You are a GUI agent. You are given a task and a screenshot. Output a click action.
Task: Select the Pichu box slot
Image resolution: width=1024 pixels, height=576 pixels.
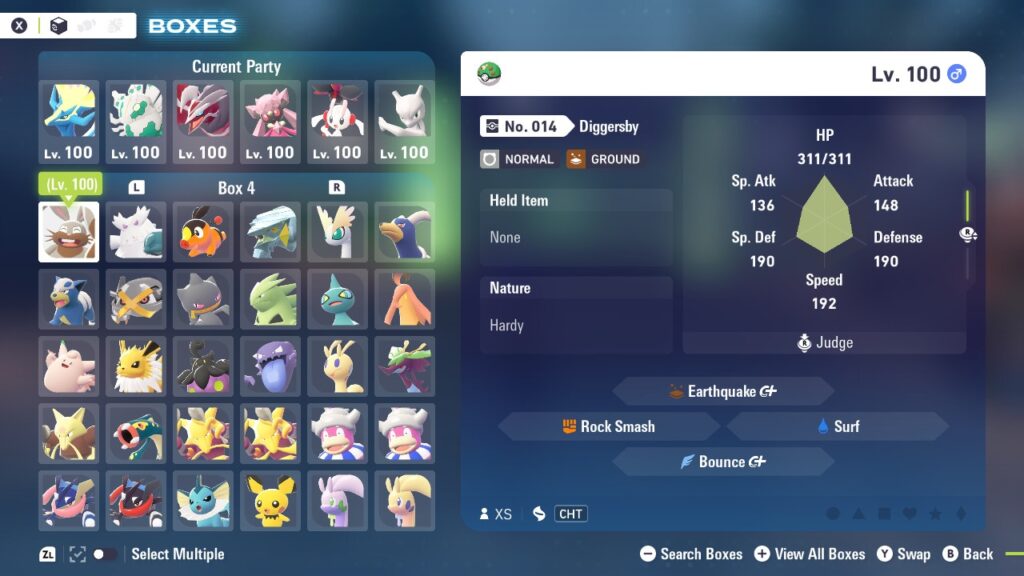pyautogui.click(x=270, y=500)
